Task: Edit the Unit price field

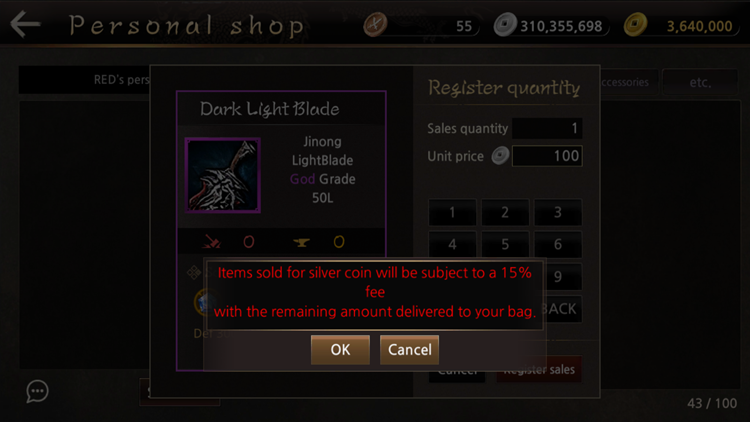Action: [x=546, y=156]
